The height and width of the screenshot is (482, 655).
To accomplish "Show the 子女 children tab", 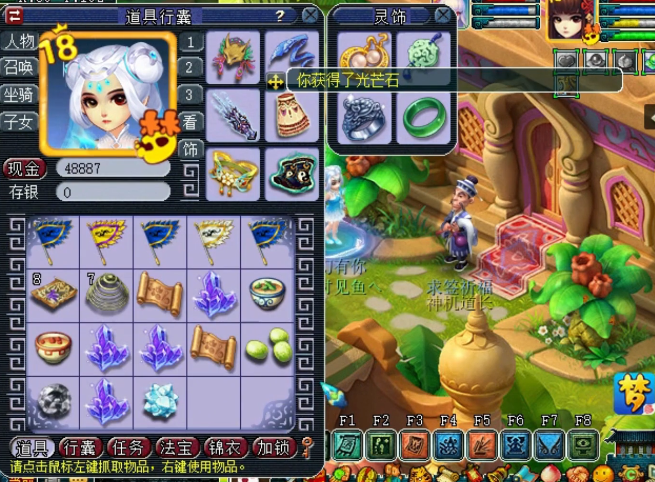I will click(19, 122).
